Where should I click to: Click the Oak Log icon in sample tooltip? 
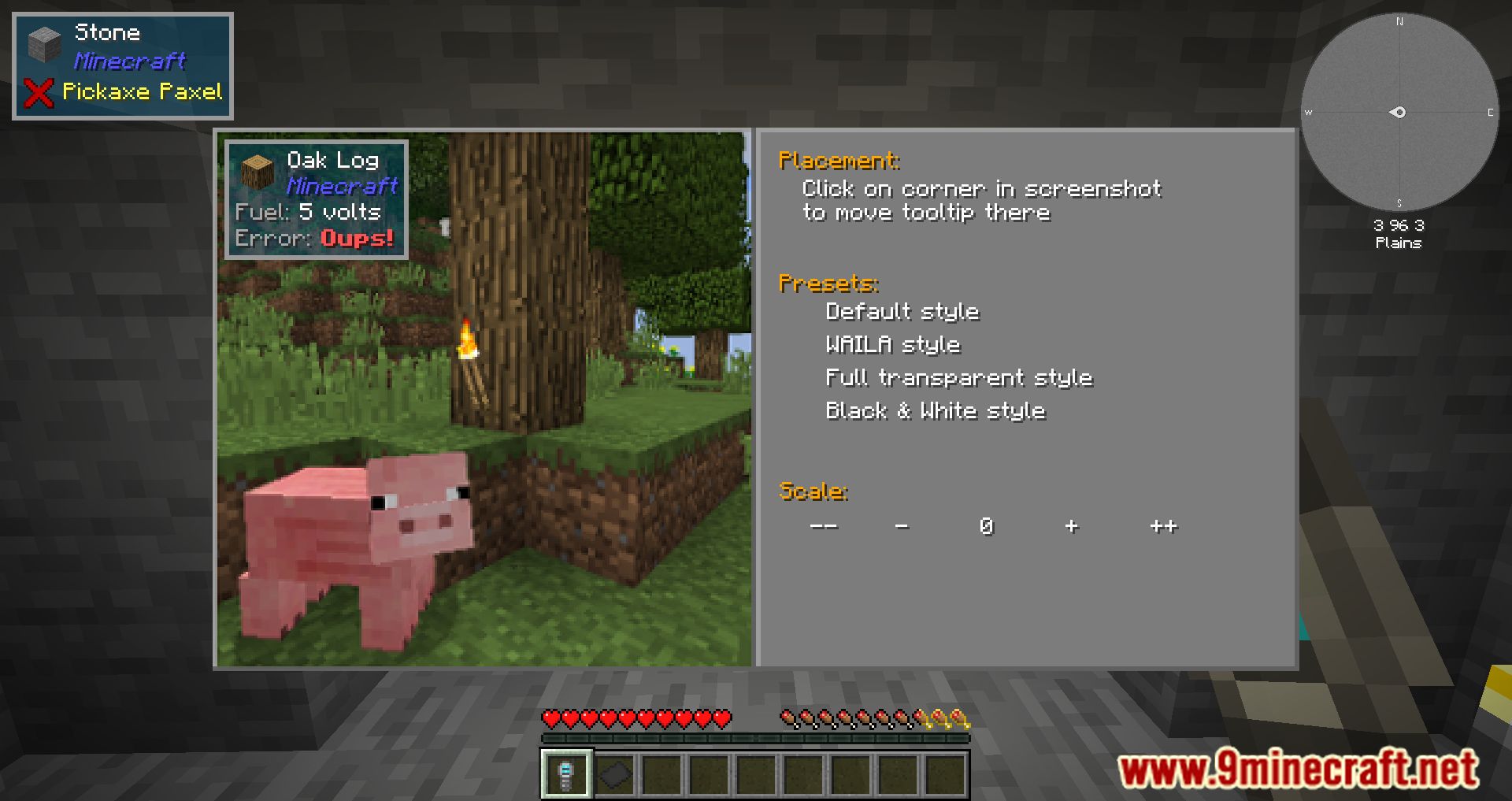[x=258, y=172]
